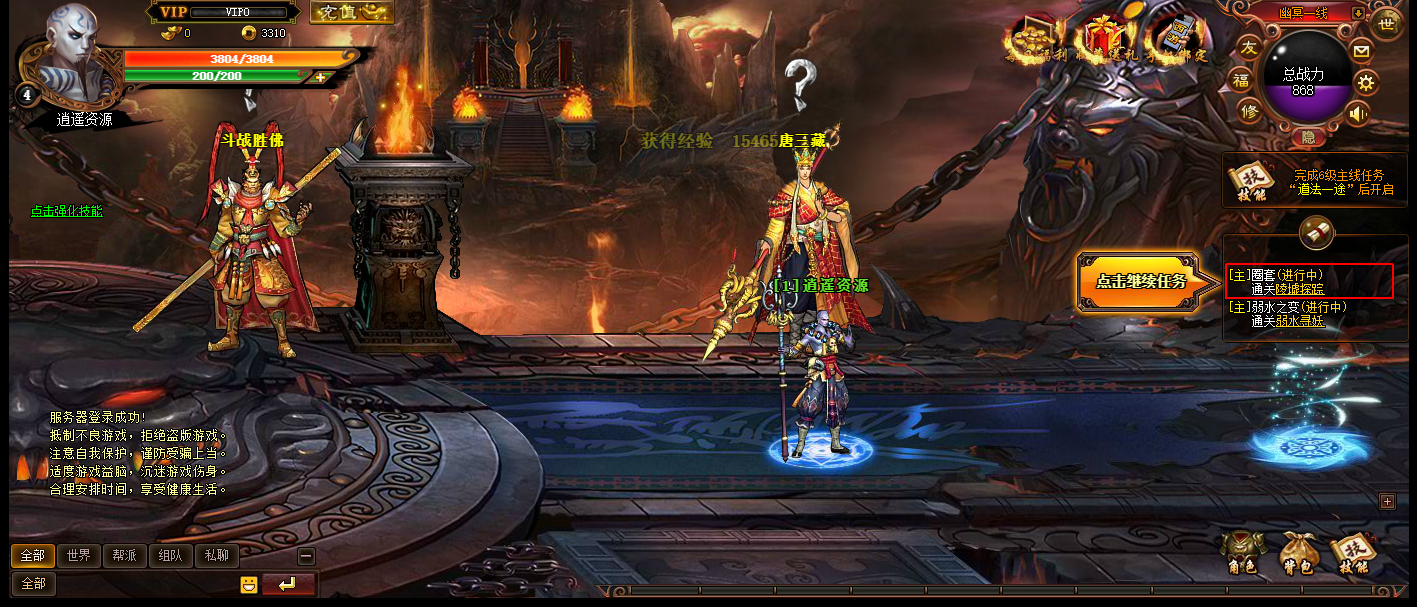Toggle sound with the speaker icon

click(1357, 113)
